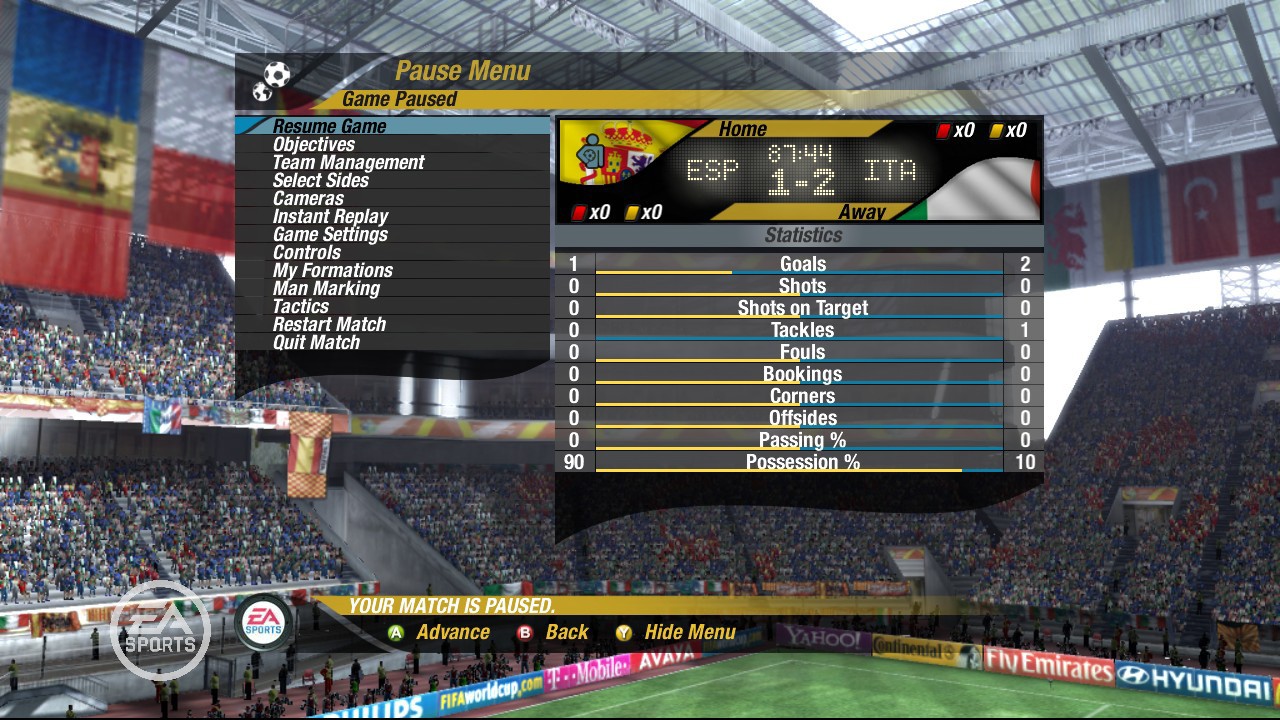Image resolution: width=1280 pixels, height=720 pixels.
Task: Open My Formations
Action: [x=332, y=271]
